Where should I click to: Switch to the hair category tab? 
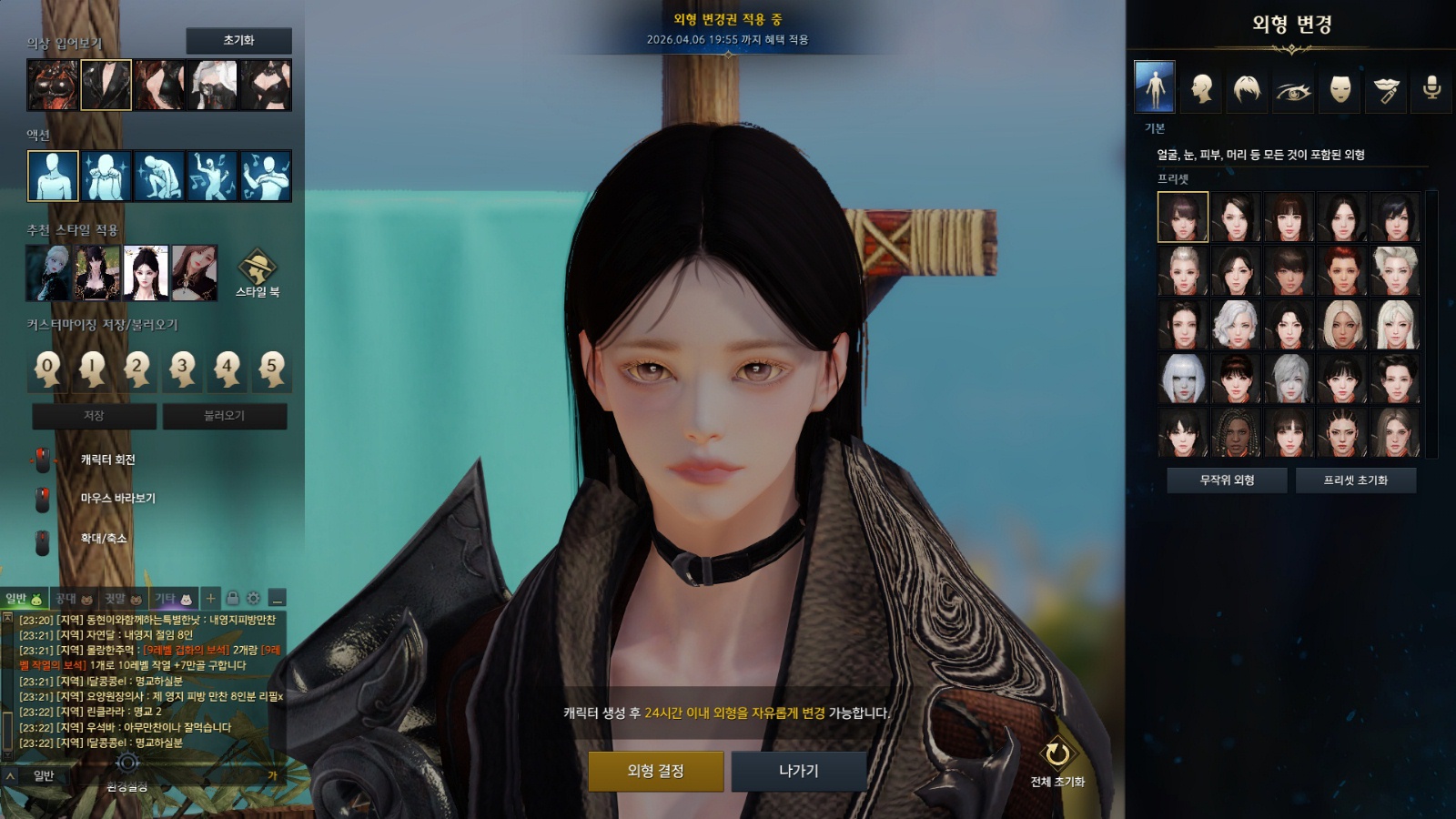click(x=1247, y=88)
